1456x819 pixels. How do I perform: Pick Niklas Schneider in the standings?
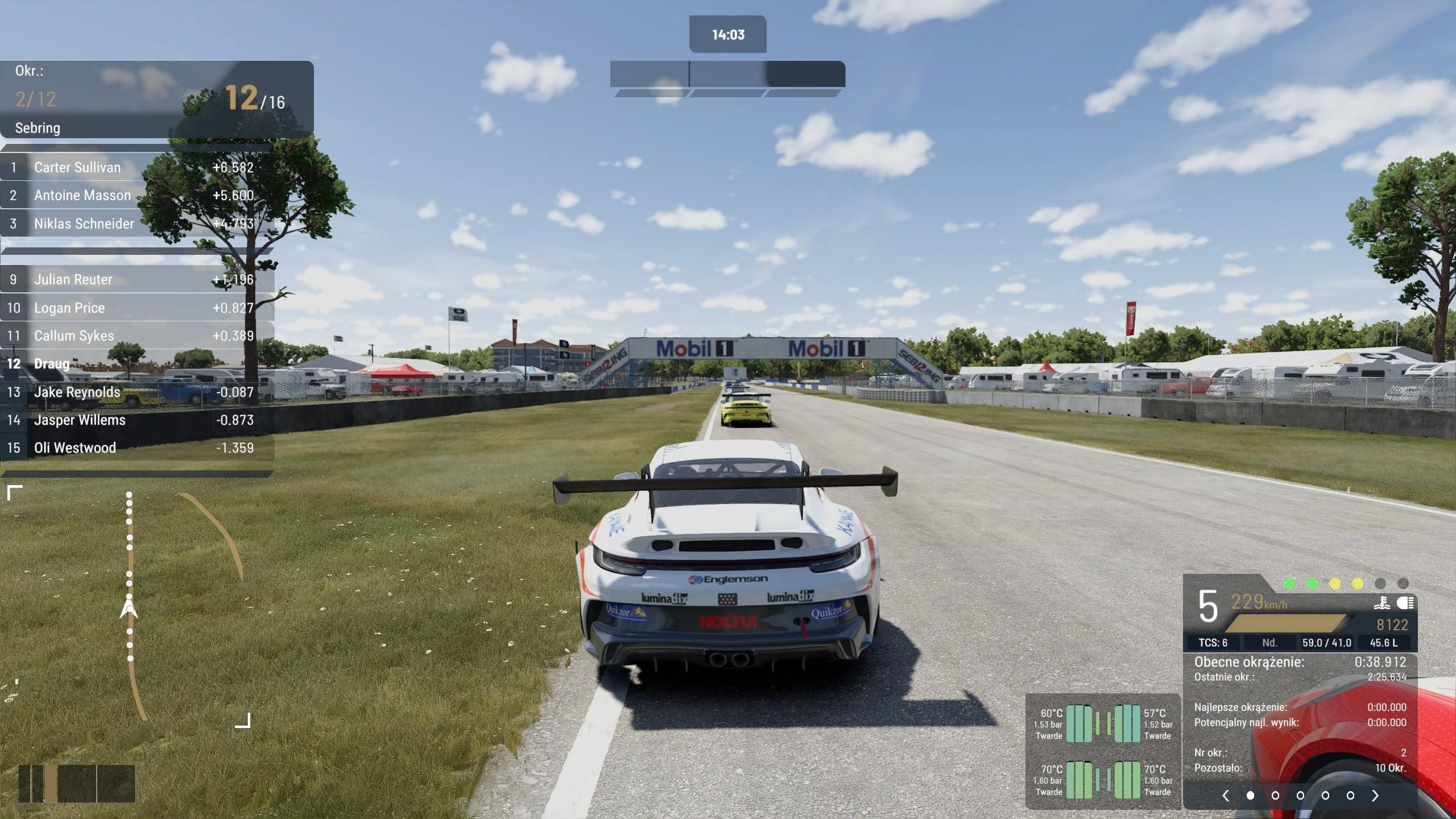136,224
